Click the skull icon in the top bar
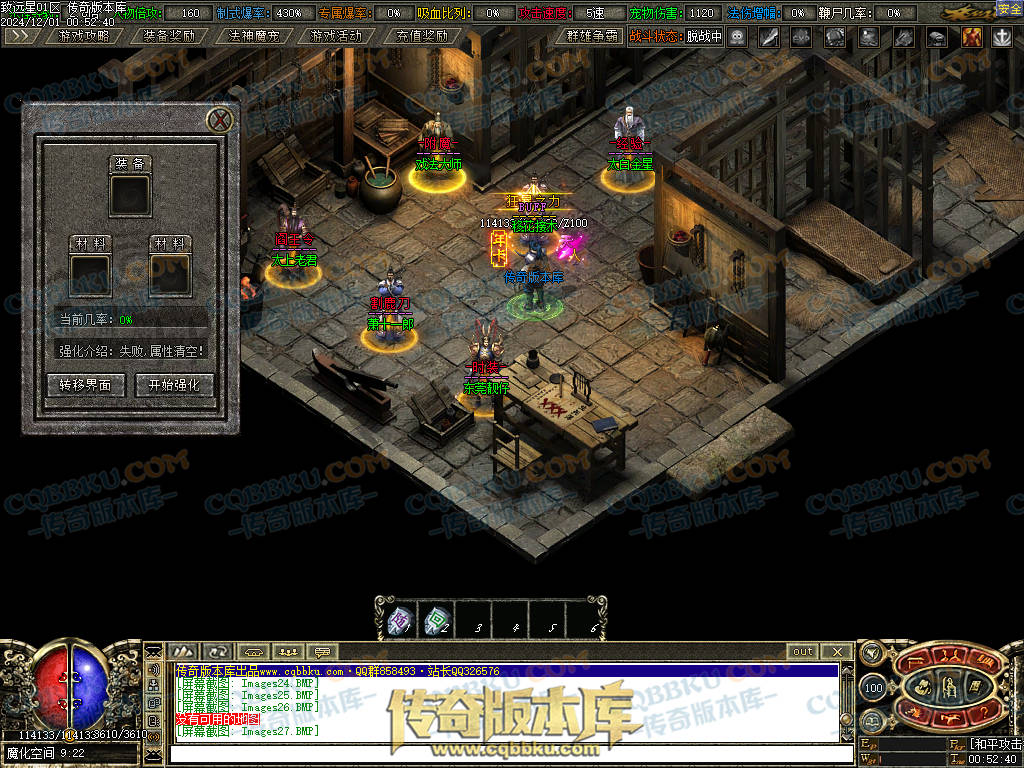1024x768 pixels. (x=737, y=37)
